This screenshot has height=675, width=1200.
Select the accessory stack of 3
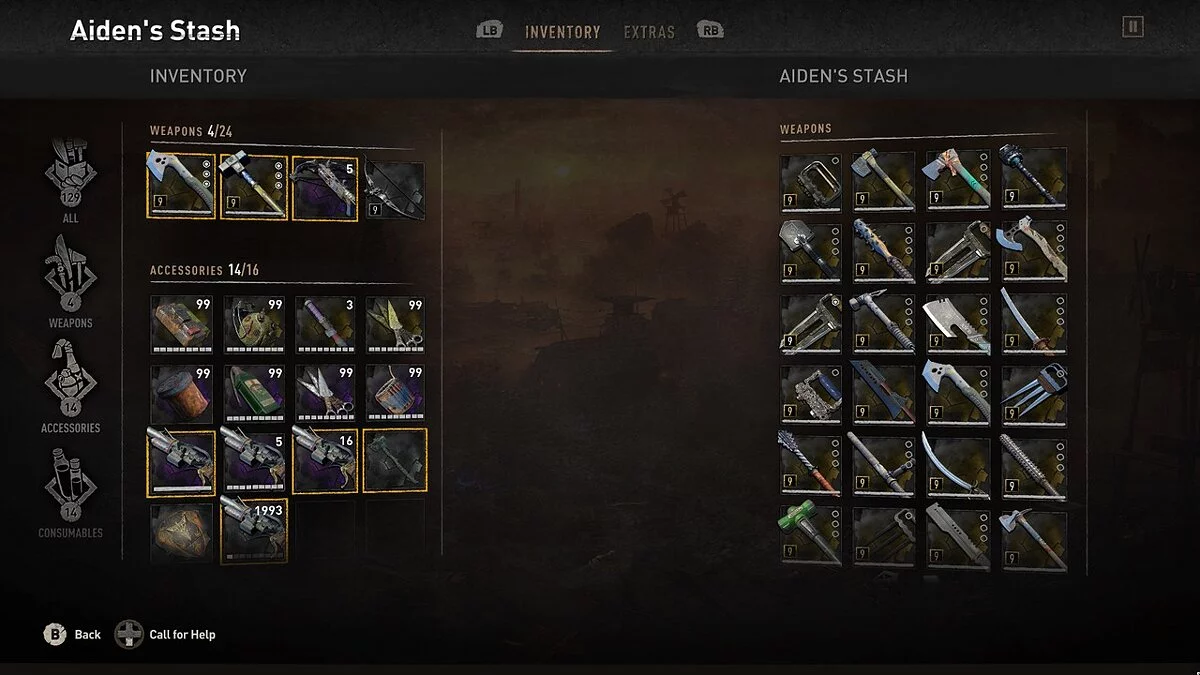(x=325, y=324)
